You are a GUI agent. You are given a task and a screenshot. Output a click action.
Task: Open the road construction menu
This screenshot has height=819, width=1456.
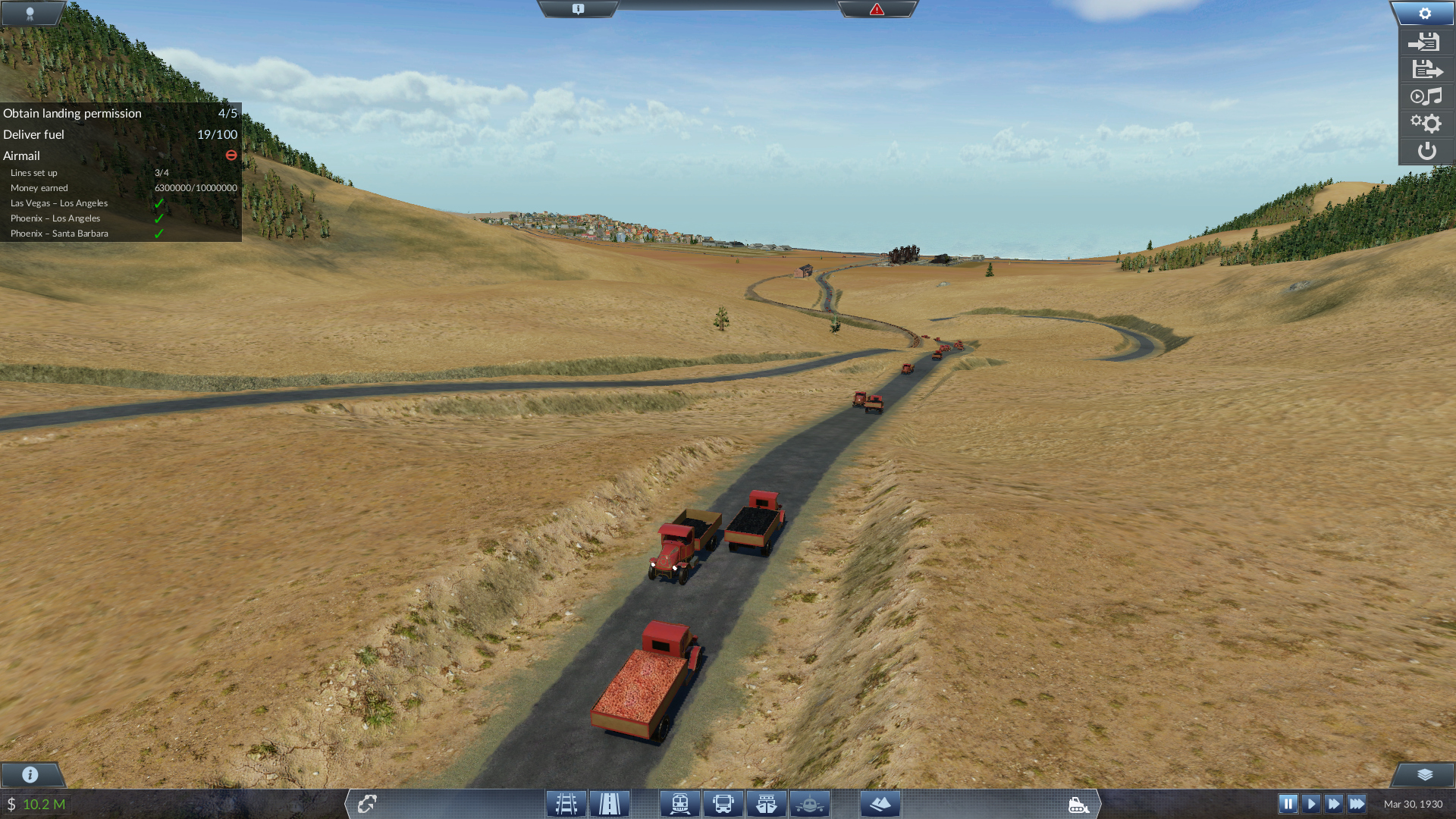coord(610,804)
